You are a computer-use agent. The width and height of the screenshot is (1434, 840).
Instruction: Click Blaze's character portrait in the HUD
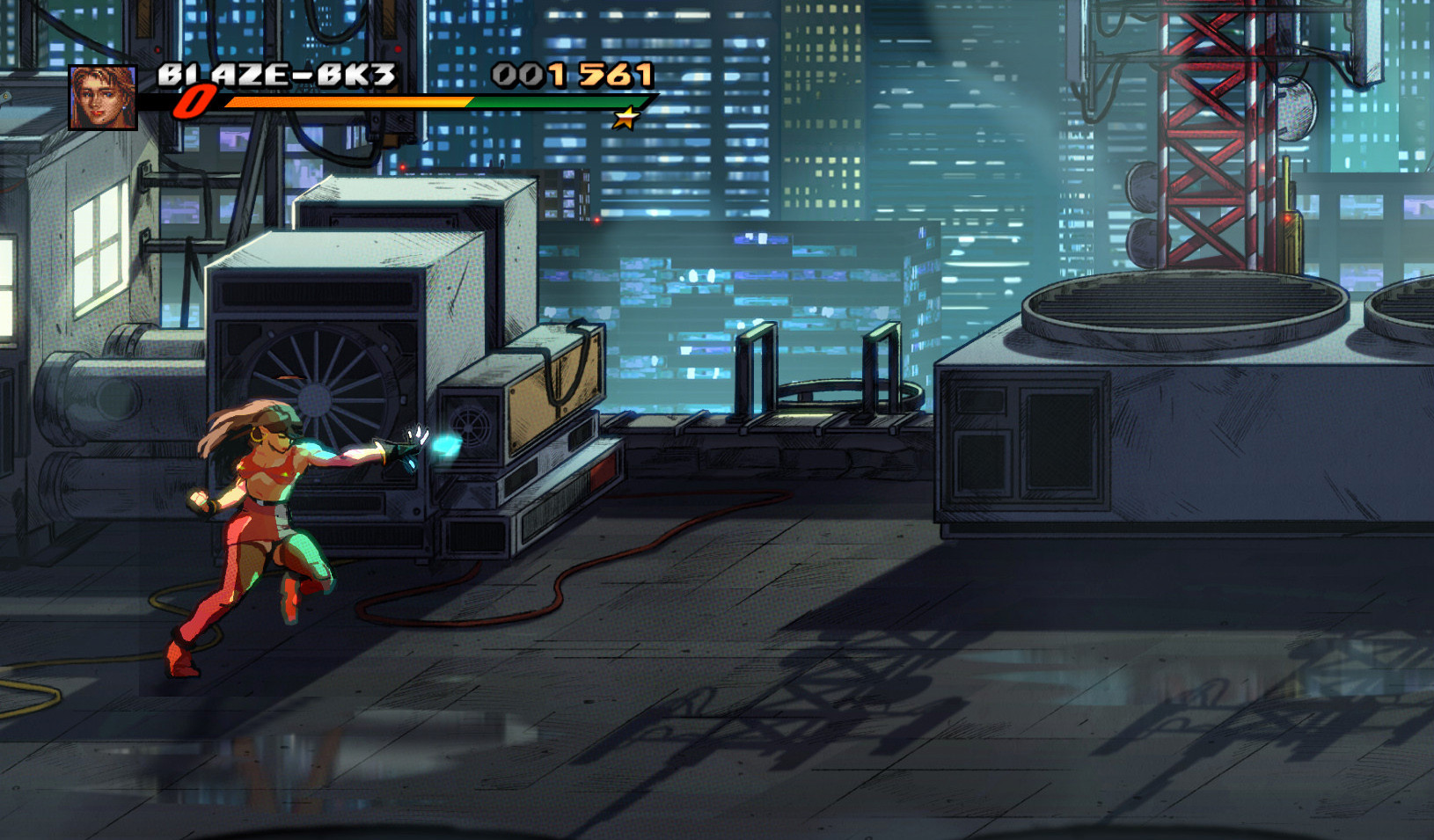click(x=103, y=97)
